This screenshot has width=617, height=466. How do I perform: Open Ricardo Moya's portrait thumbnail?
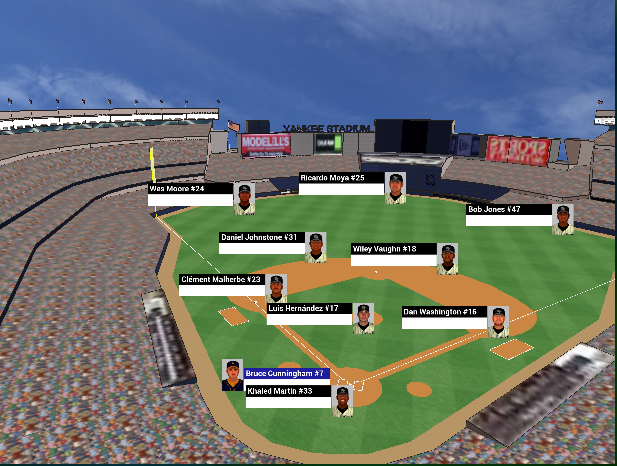pos(396,188)
